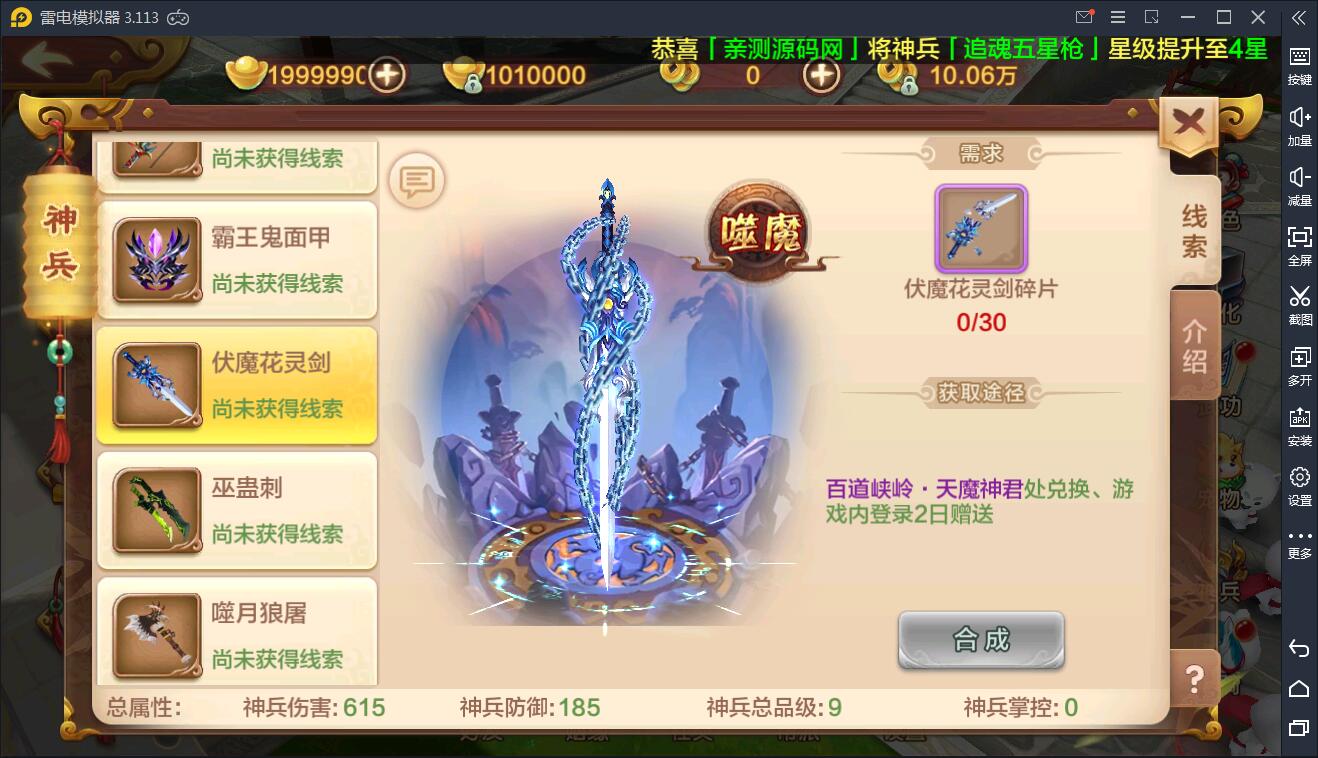Select the 巫蛊刺 weapon entry
The width and height of the screenshot is (1318, 758).
pyautogui.click(x=236, y=510)
